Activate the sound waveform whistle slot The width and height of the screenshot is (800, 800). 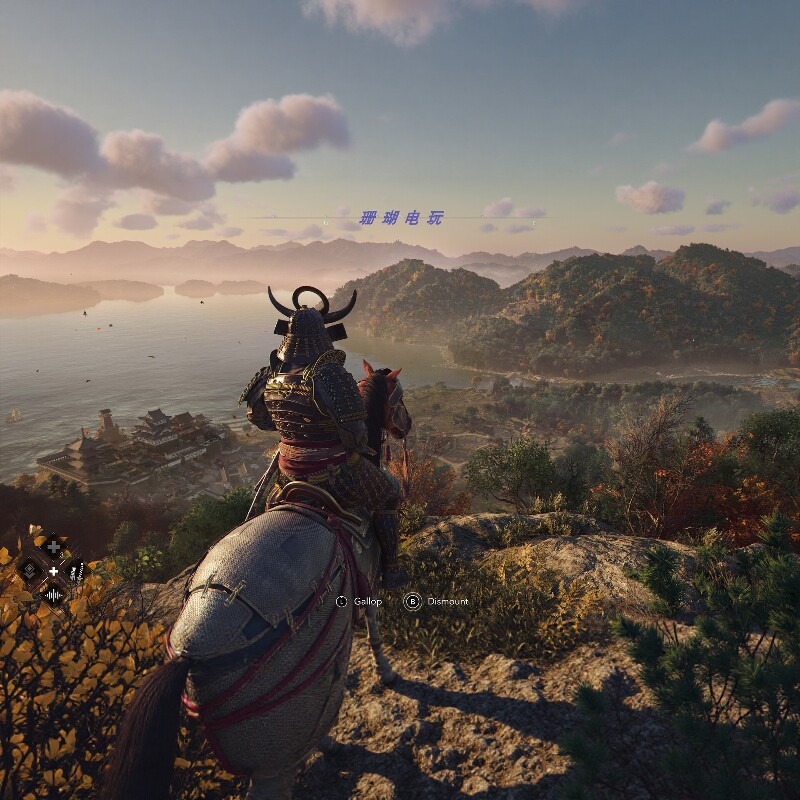(53, 595)
